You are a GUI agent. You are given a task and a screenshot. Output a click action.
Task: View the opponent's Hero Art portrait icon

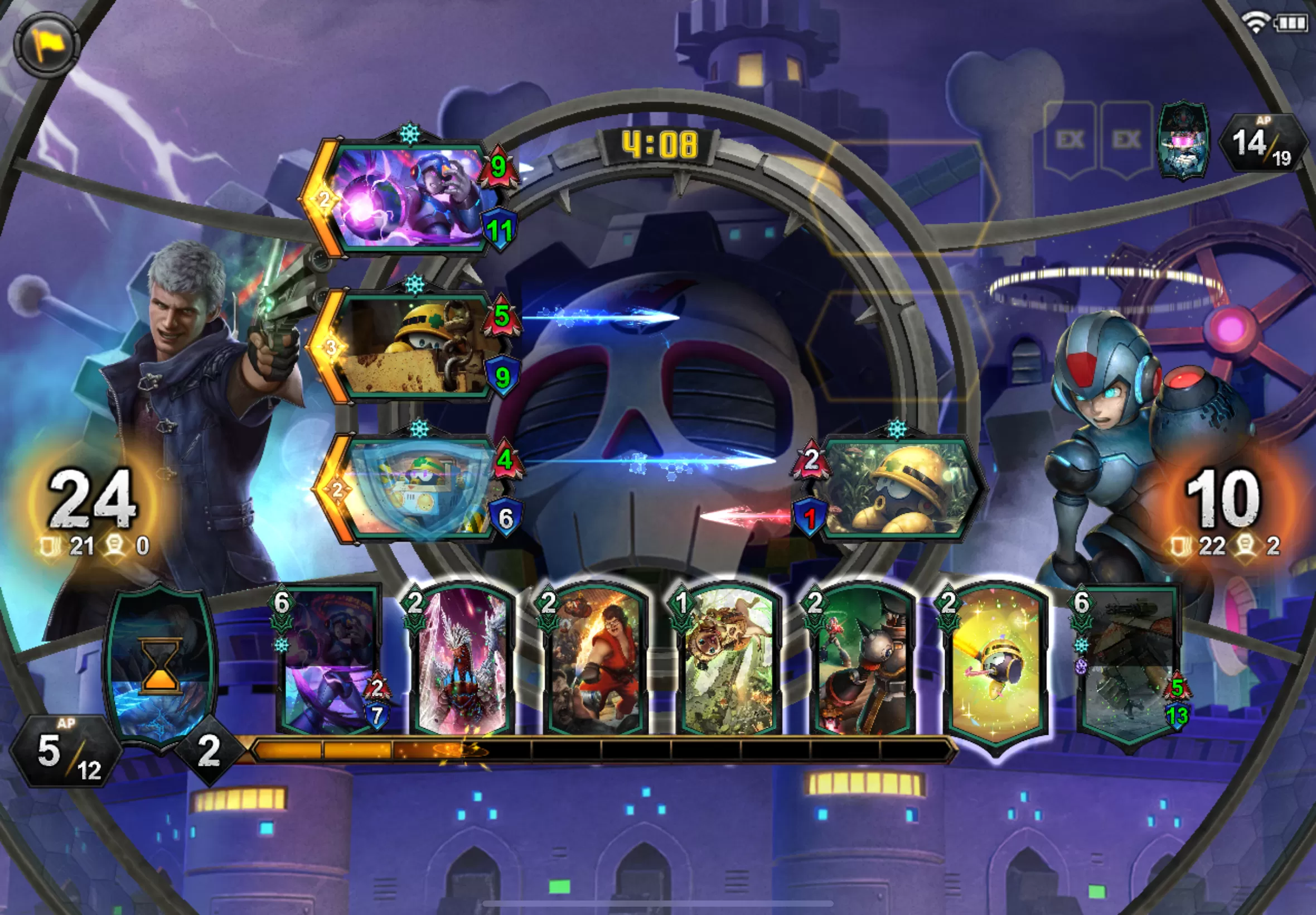(1183, 141)
